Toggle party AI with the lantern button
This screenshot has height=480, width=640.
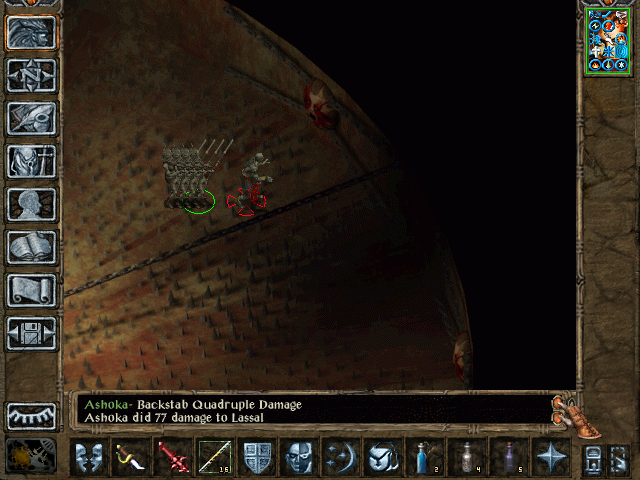point(31,455)
